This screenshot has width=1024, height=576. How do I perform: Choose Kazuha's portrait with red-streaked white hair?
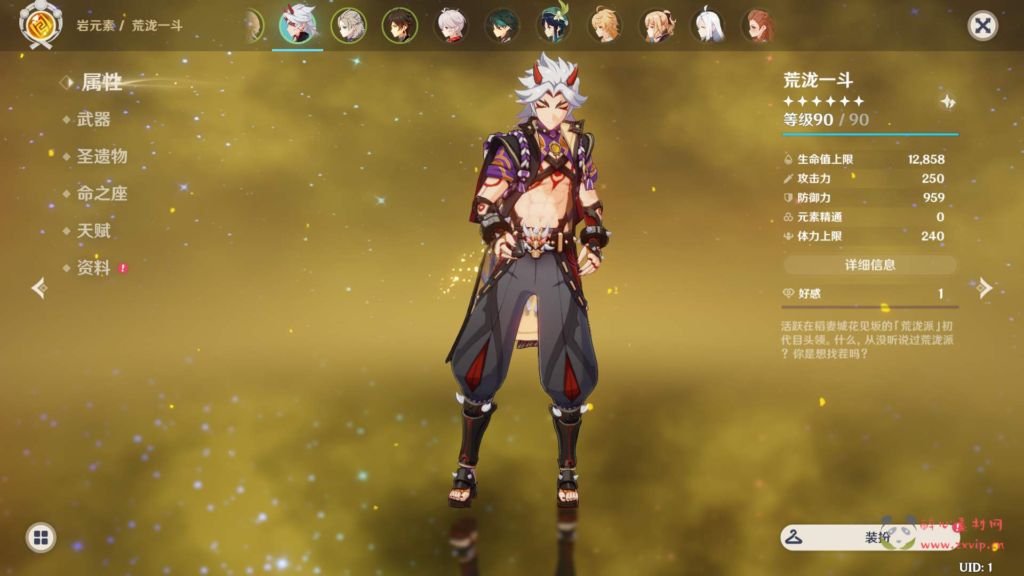[x=451, y=26]
